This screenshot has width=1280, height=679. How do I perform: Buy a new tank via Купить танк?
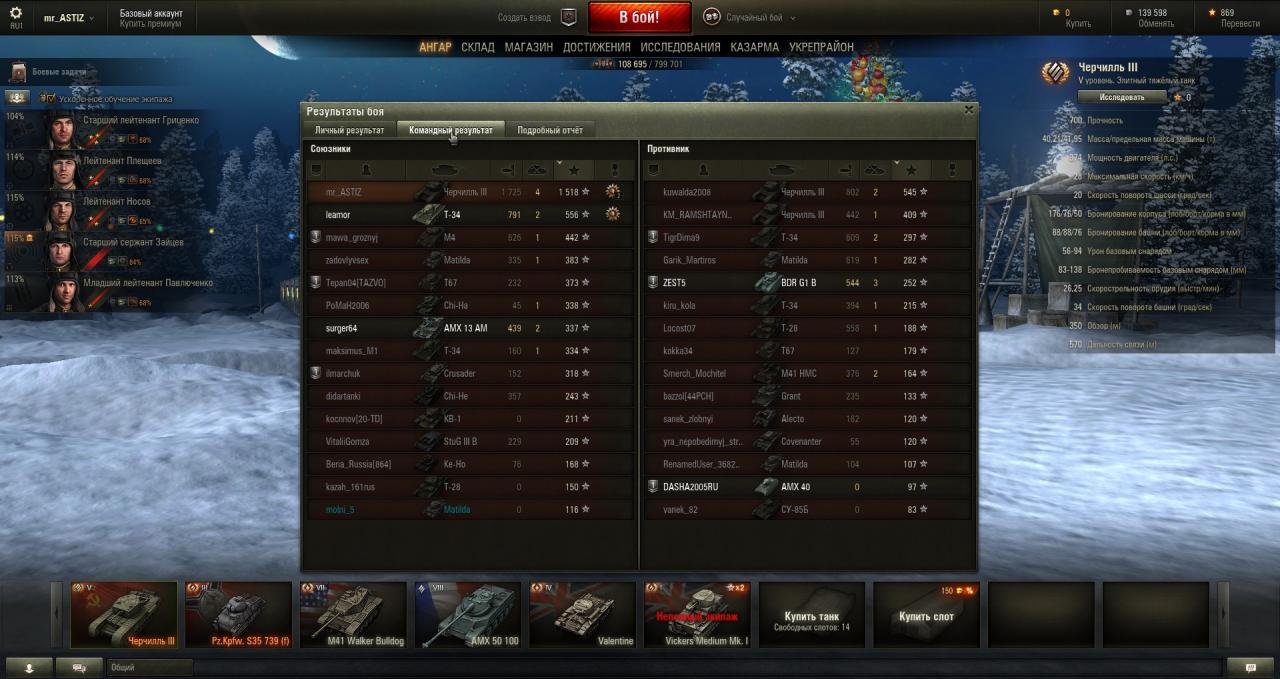(x=811, y=615)
